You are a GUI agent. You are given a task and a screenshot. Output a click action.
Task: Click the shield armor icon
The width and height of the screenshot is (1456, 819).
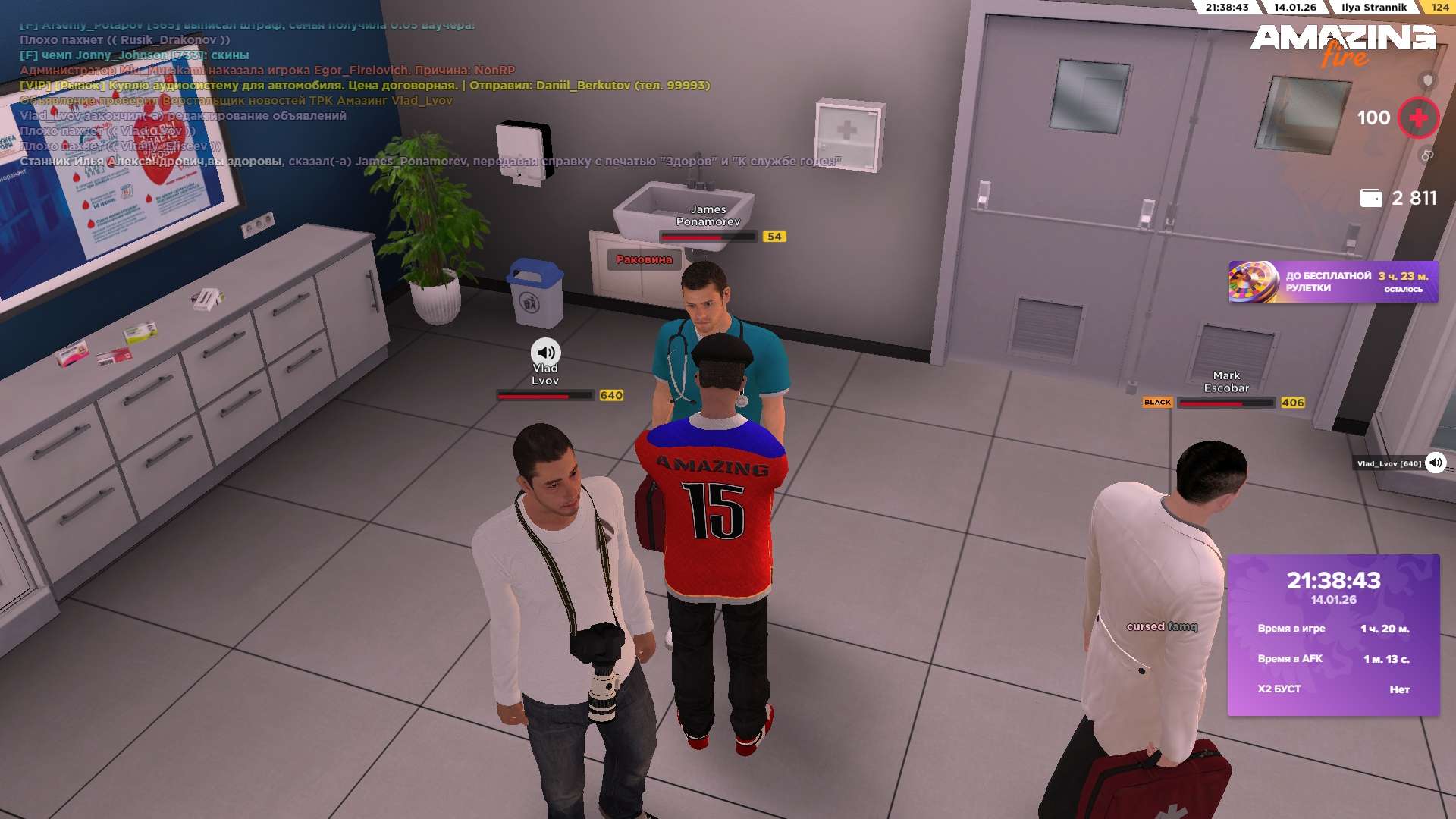1428,80
